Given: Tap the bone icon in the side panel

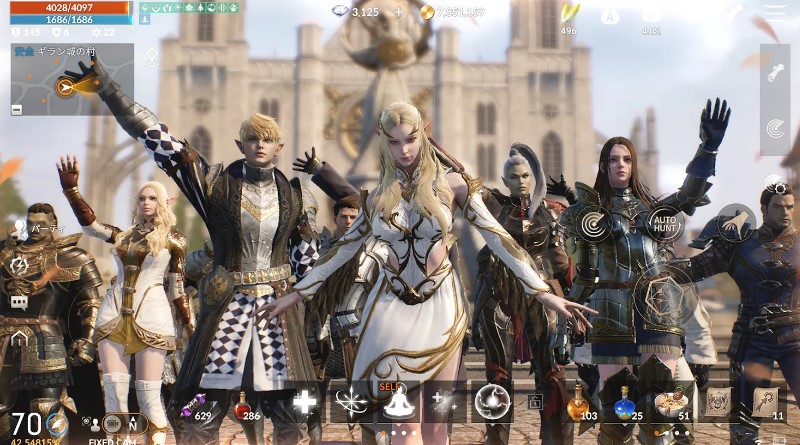Looking at the screenshot, I should (774, 72).
